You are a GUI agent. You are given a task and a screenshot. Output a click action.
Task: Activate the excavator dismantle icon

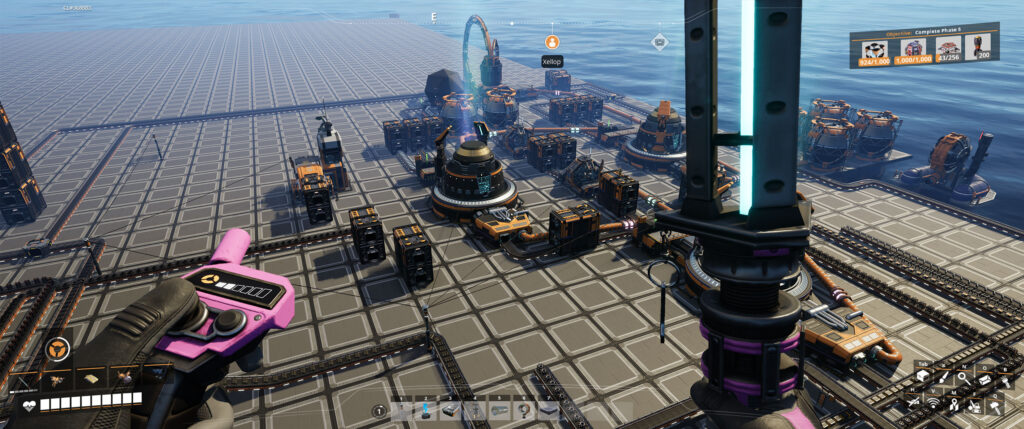[x=973, y=404]
